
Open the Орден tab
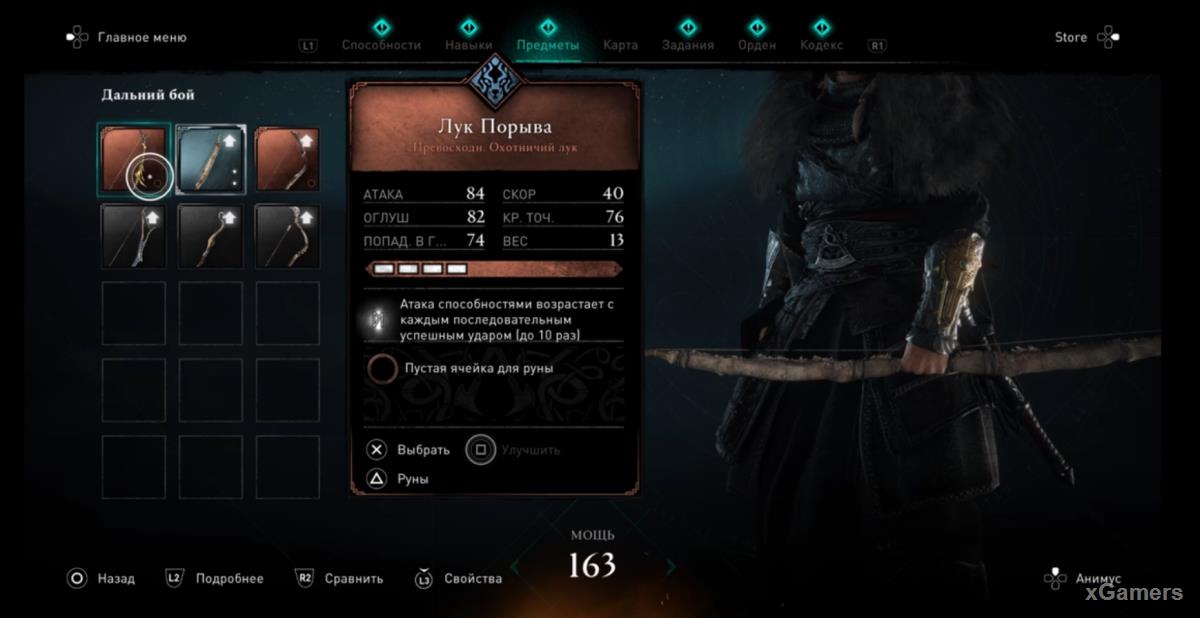point(756,45)
